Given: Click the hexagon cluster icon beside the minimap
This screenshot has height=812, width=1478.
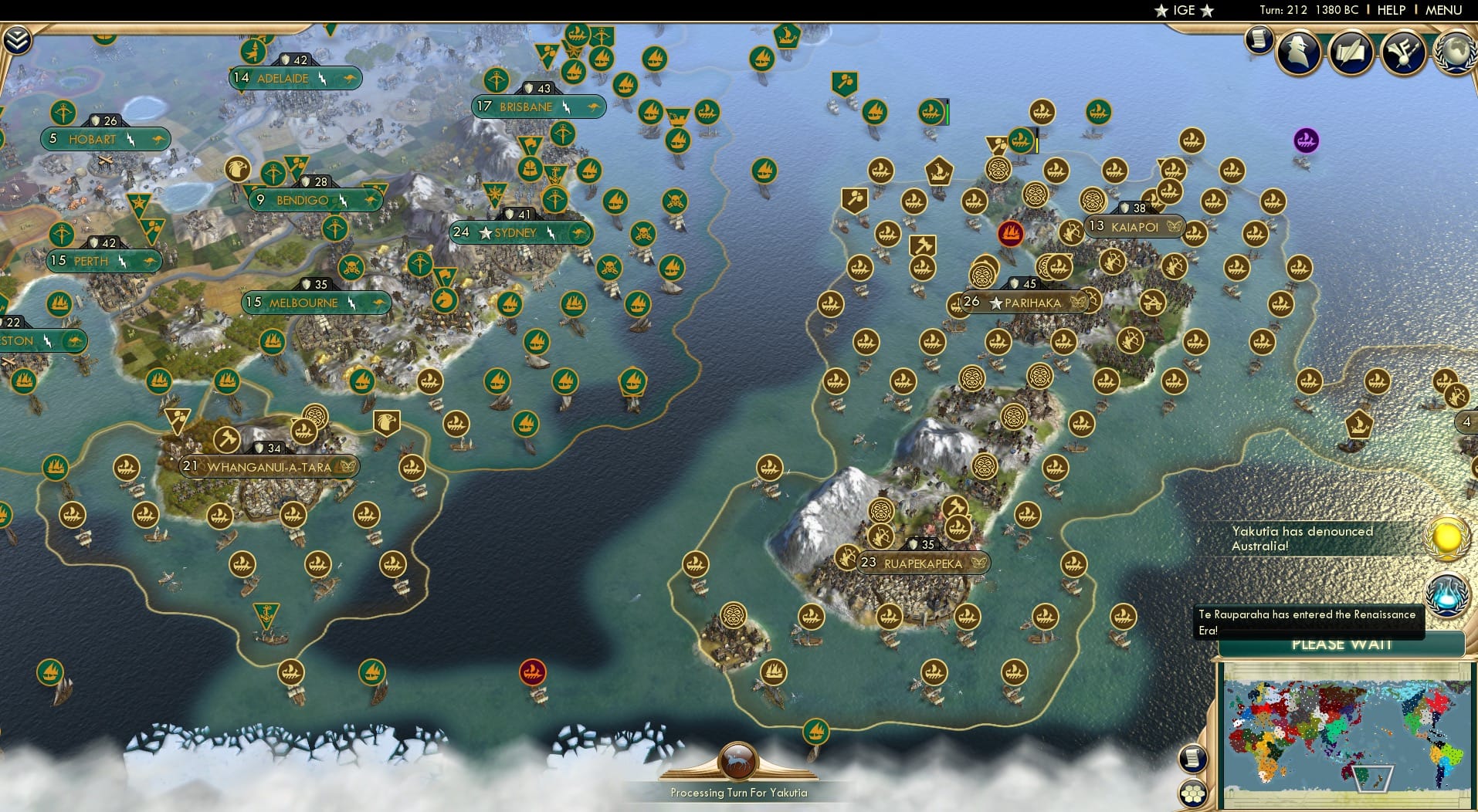Looking at the screenshot, I should pos(1195,793).
